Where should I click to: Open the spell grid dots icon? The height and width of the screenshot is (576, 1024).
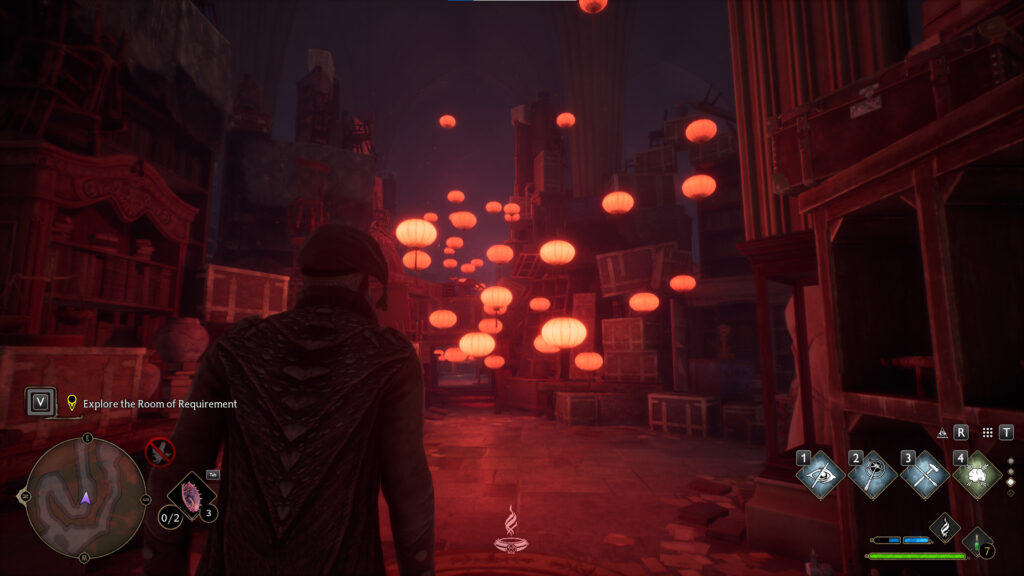(987, 433)
